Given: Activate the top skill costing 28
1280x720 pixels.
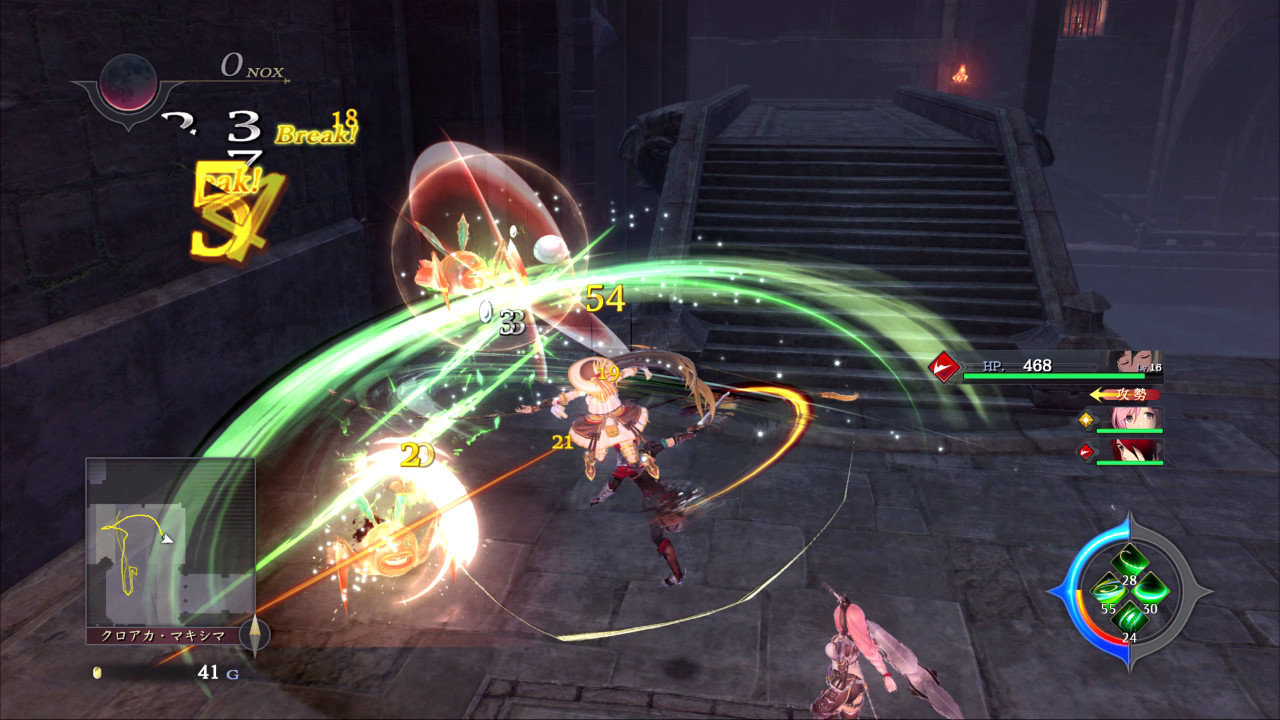Looking at the screenshot, I should point(1129,560).
